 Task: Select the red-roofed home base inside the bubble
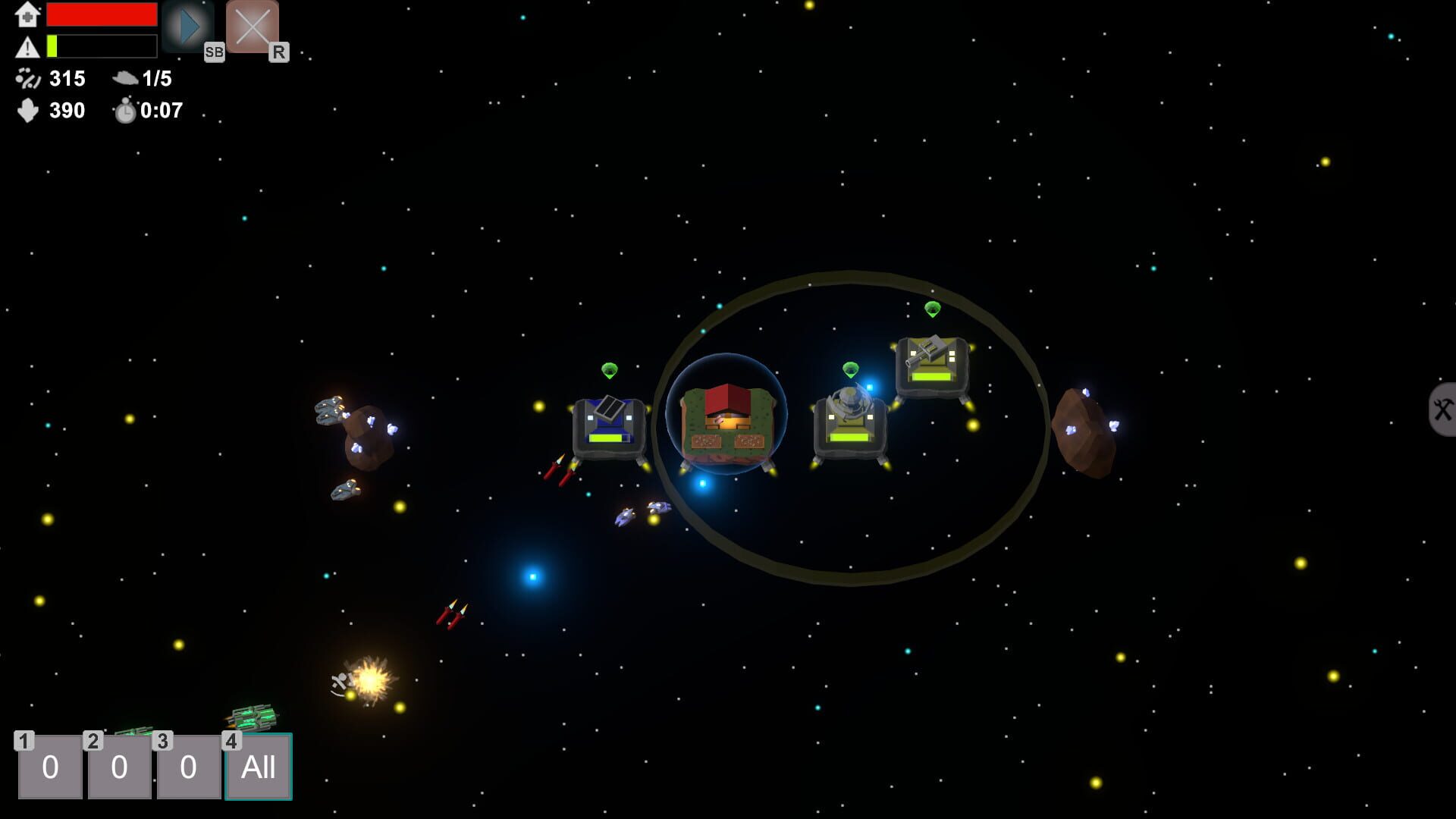726,422
